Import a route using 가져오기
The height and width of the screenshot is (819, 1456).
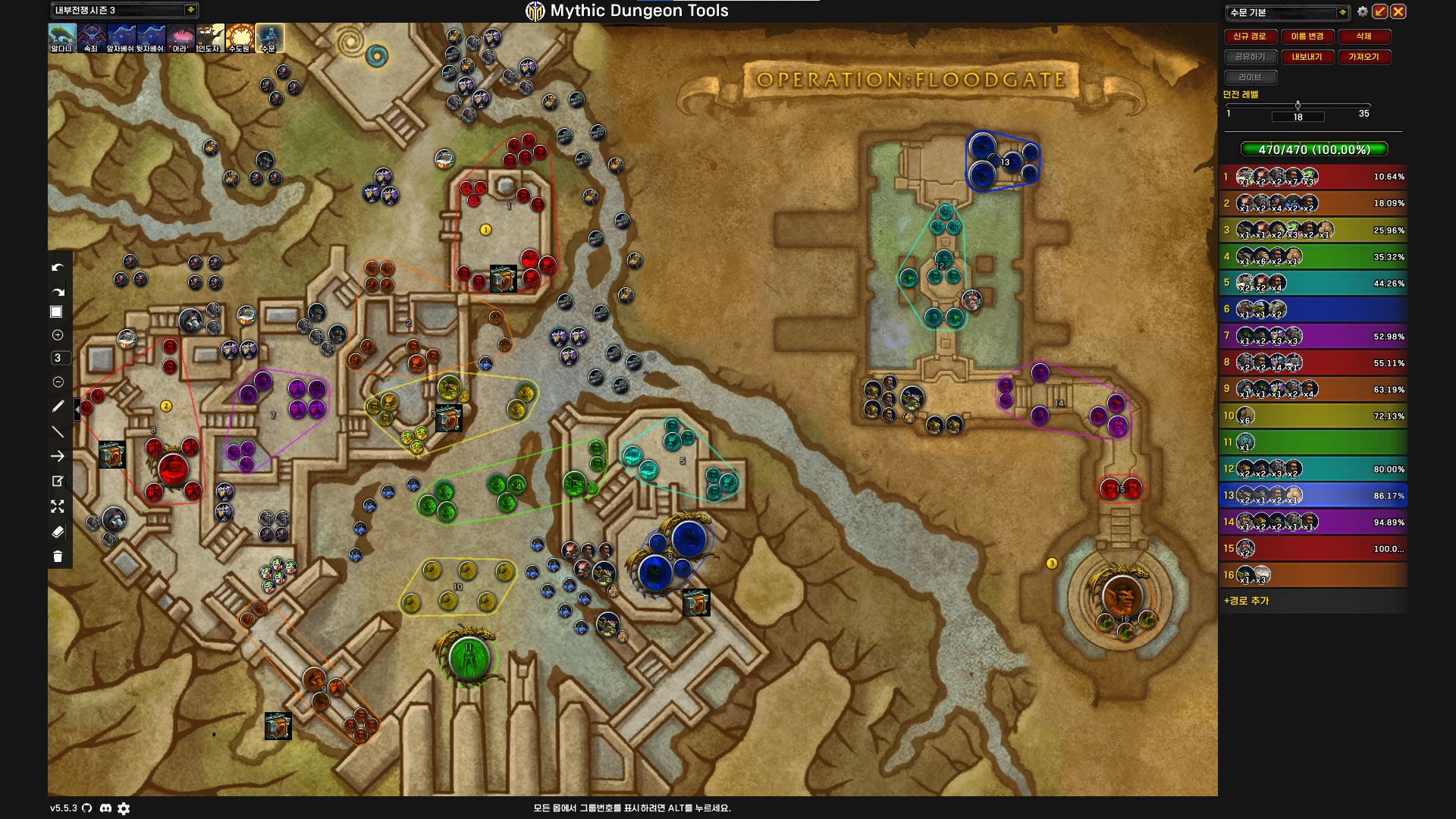(1363, 57)
